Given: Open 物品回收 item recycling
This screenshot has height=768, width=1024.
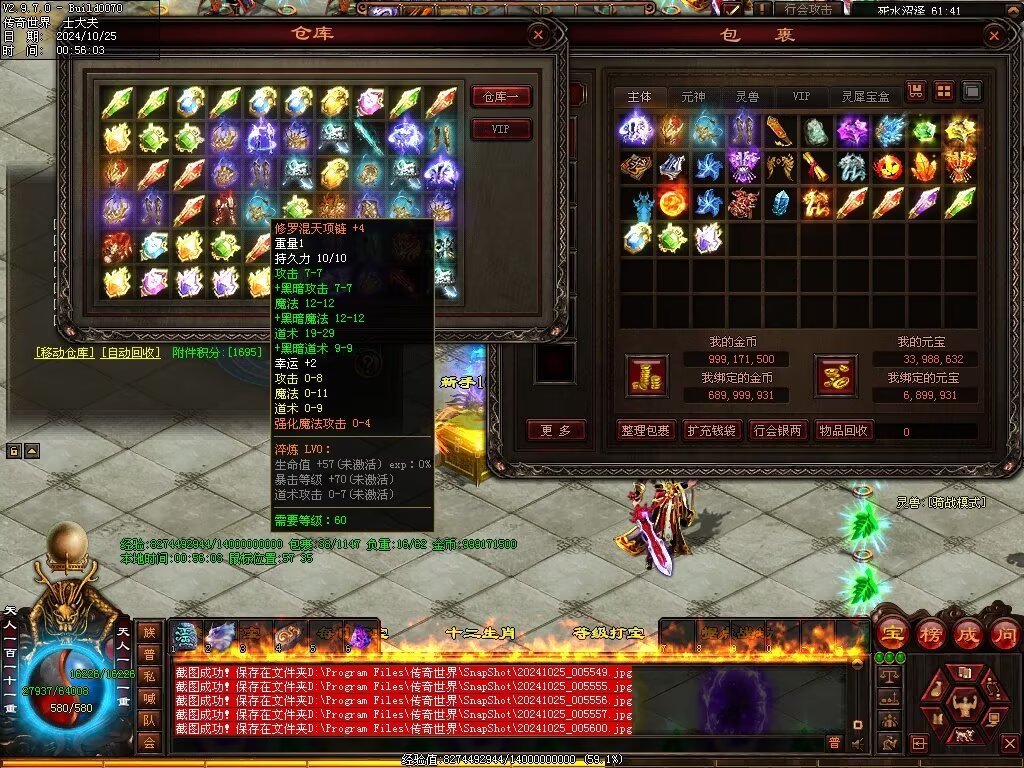Looking at the screenshot, I should tap(843, 431).
